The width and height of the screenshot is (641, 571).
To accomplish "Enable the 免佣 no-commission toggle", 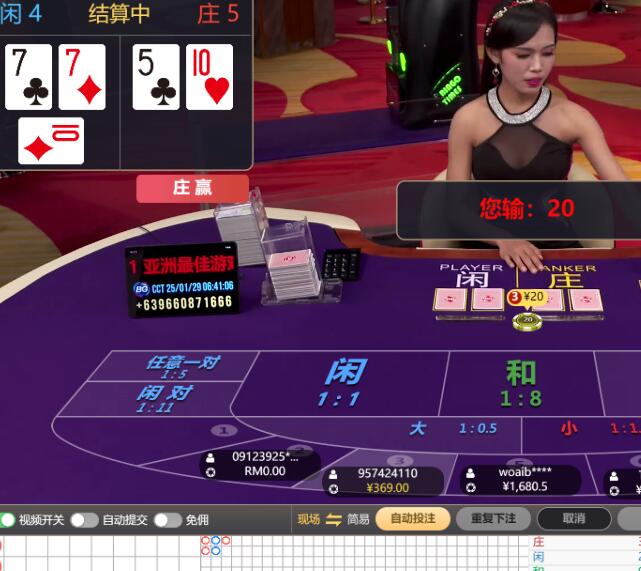I will (167, 520).
